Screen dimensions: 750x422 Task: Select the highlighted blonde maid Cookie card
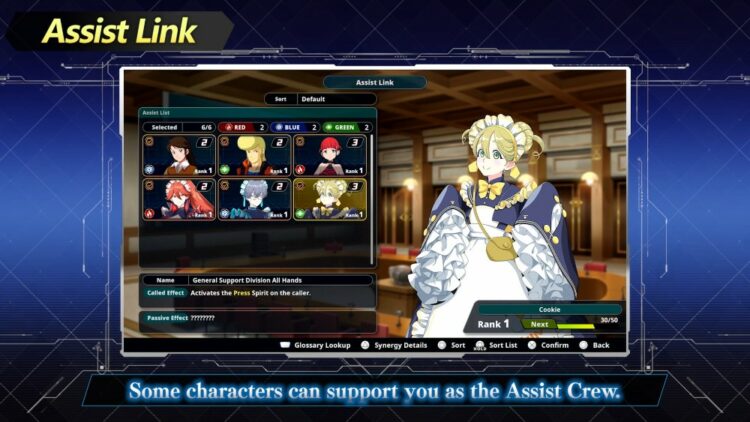[x=330, y=199]
